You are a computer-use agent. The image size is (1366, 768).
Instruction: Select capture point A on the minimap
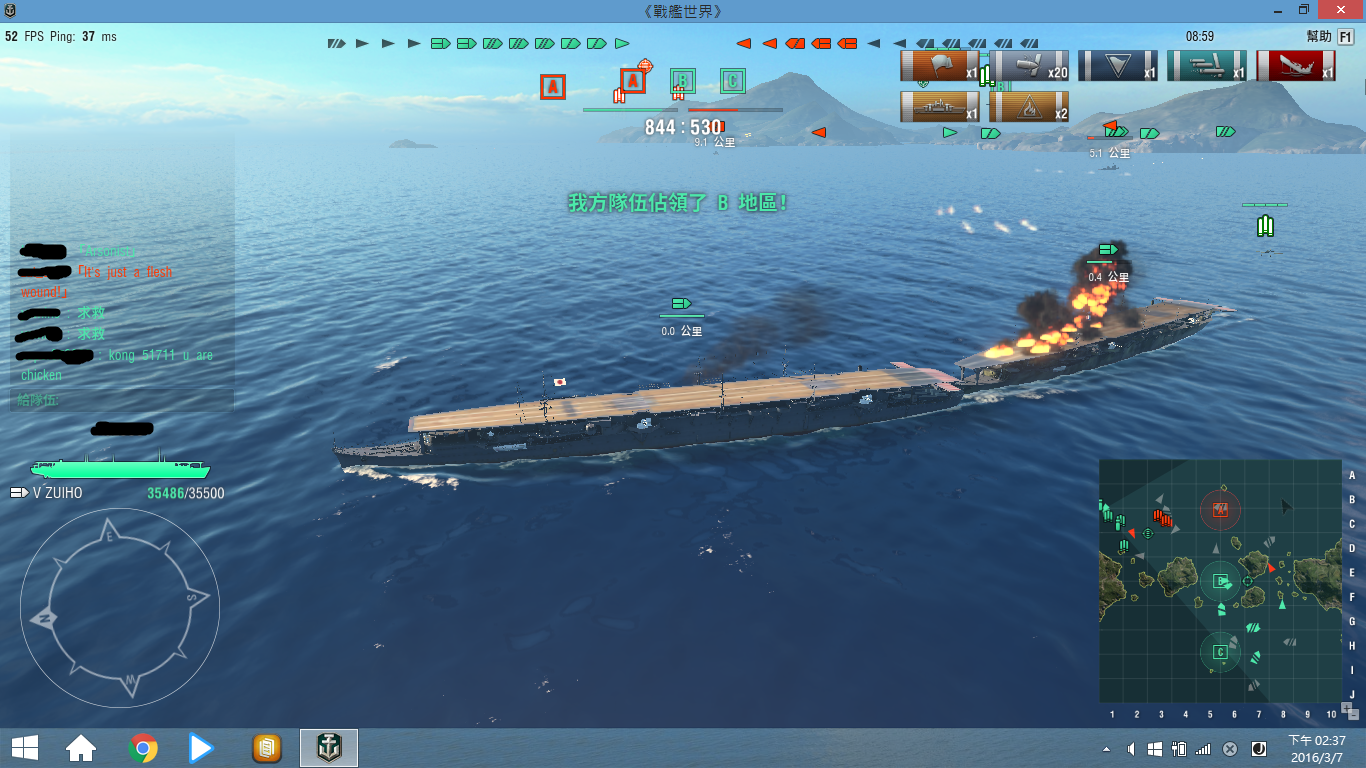(1220, 510)
